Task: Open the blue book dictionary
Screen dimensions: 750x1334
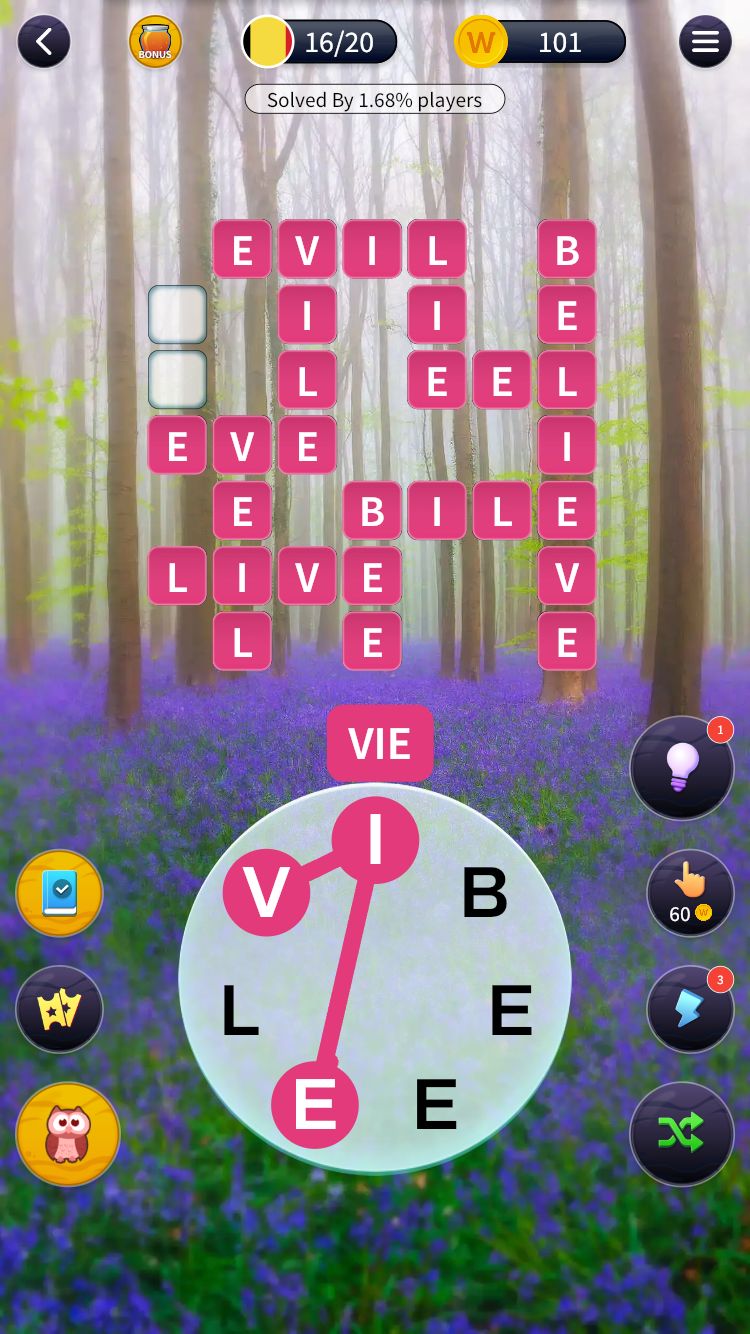Action: (x=60, y=893)
